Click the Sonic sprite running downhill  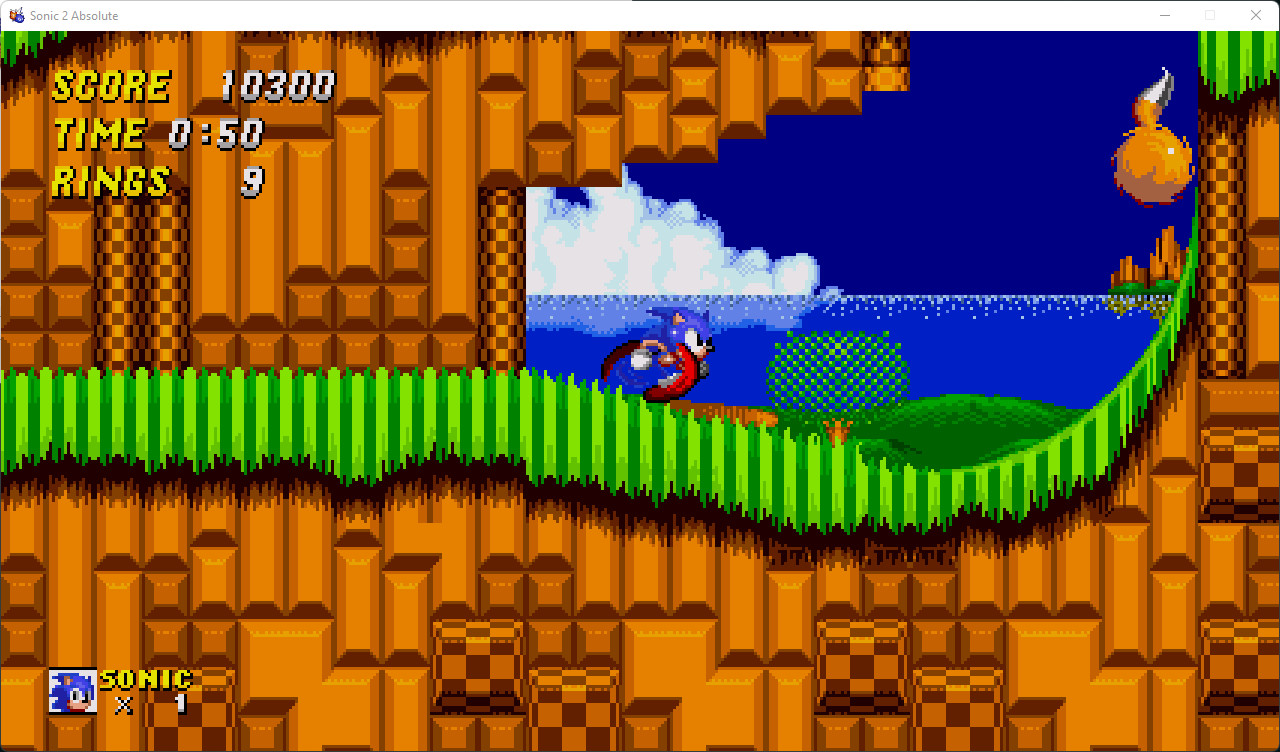click(x=660, y=355)
